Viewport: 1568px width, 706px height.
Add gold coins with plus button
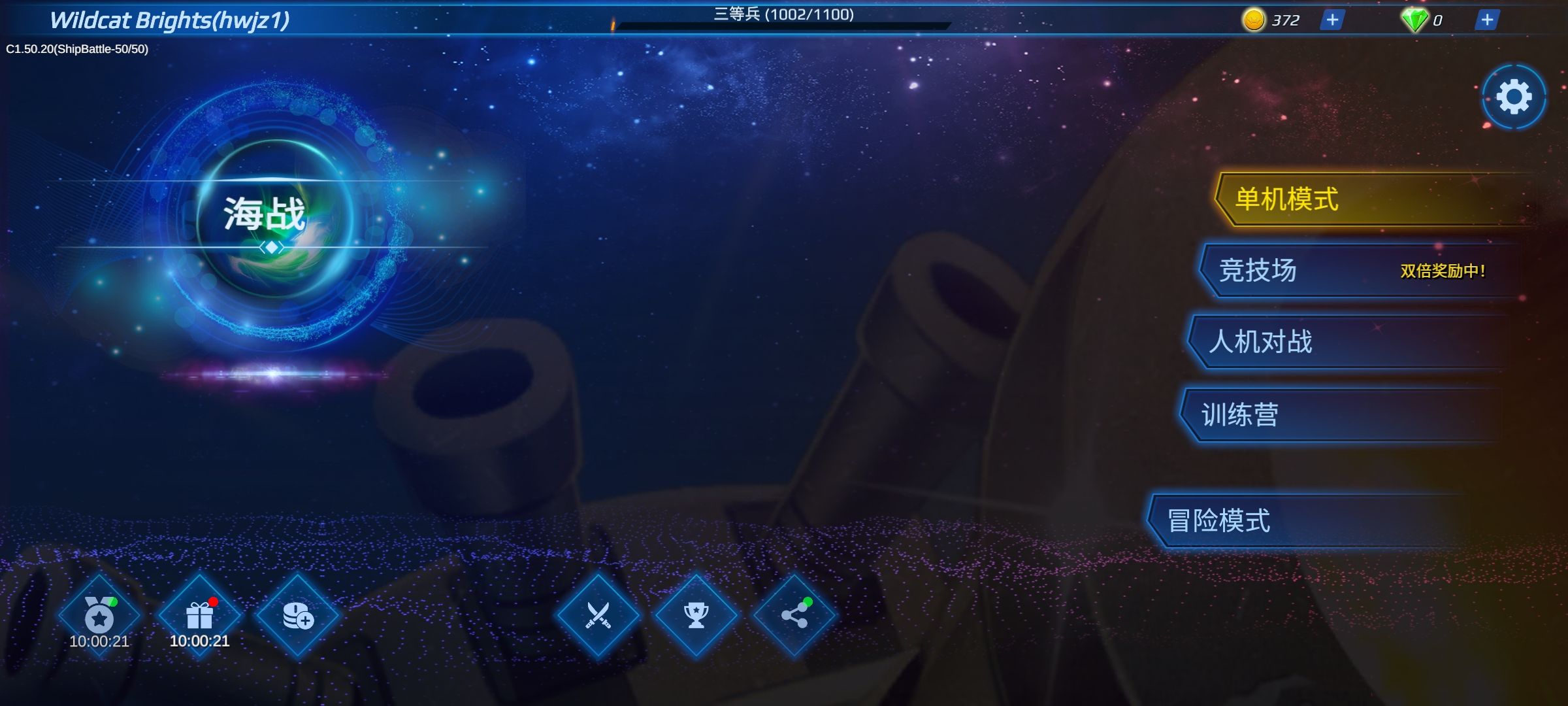(1332, 20)
